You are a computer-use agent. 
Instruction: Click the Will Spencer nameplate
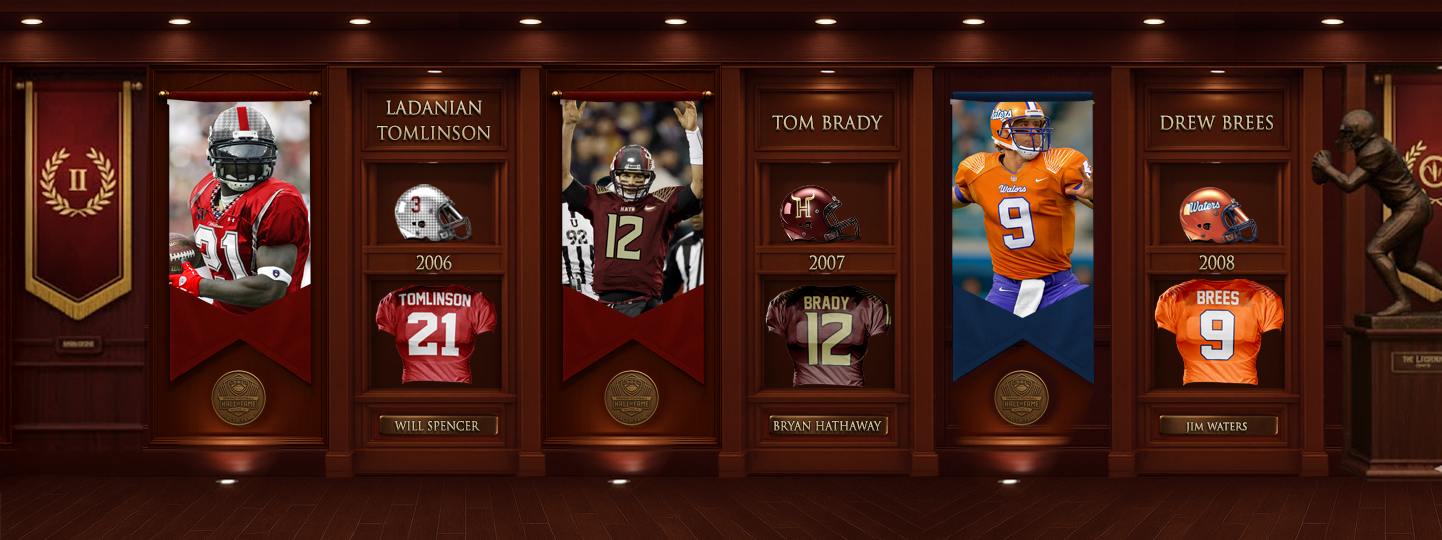[437, 426]
